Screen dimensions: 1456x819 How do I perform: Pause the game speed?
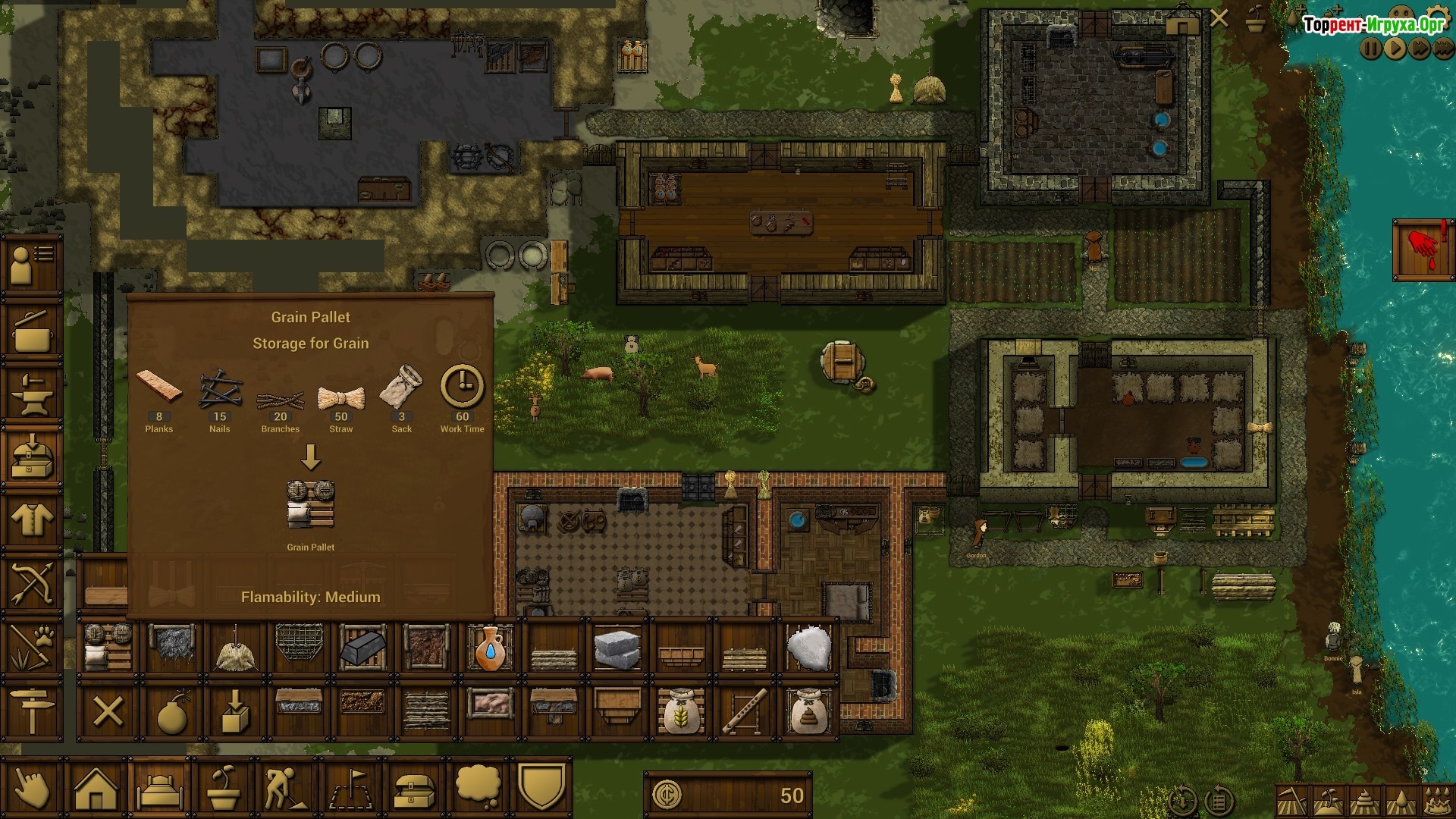1371,49
